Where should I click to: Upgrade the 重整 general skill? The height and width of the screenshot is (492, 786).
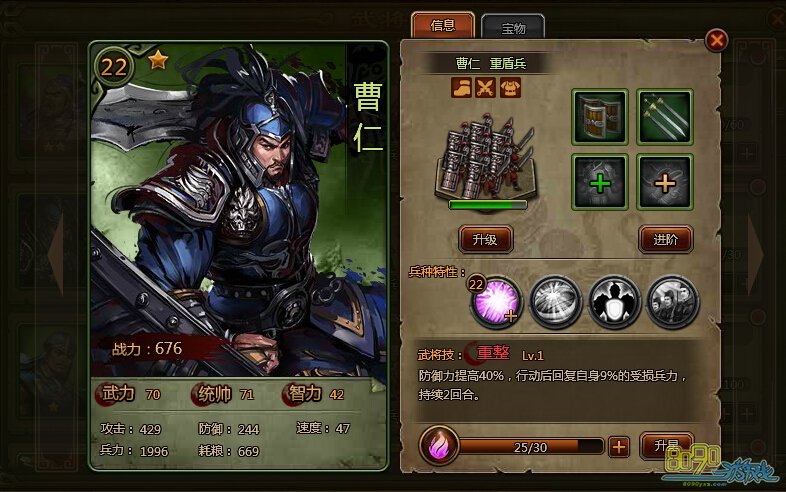665,446
